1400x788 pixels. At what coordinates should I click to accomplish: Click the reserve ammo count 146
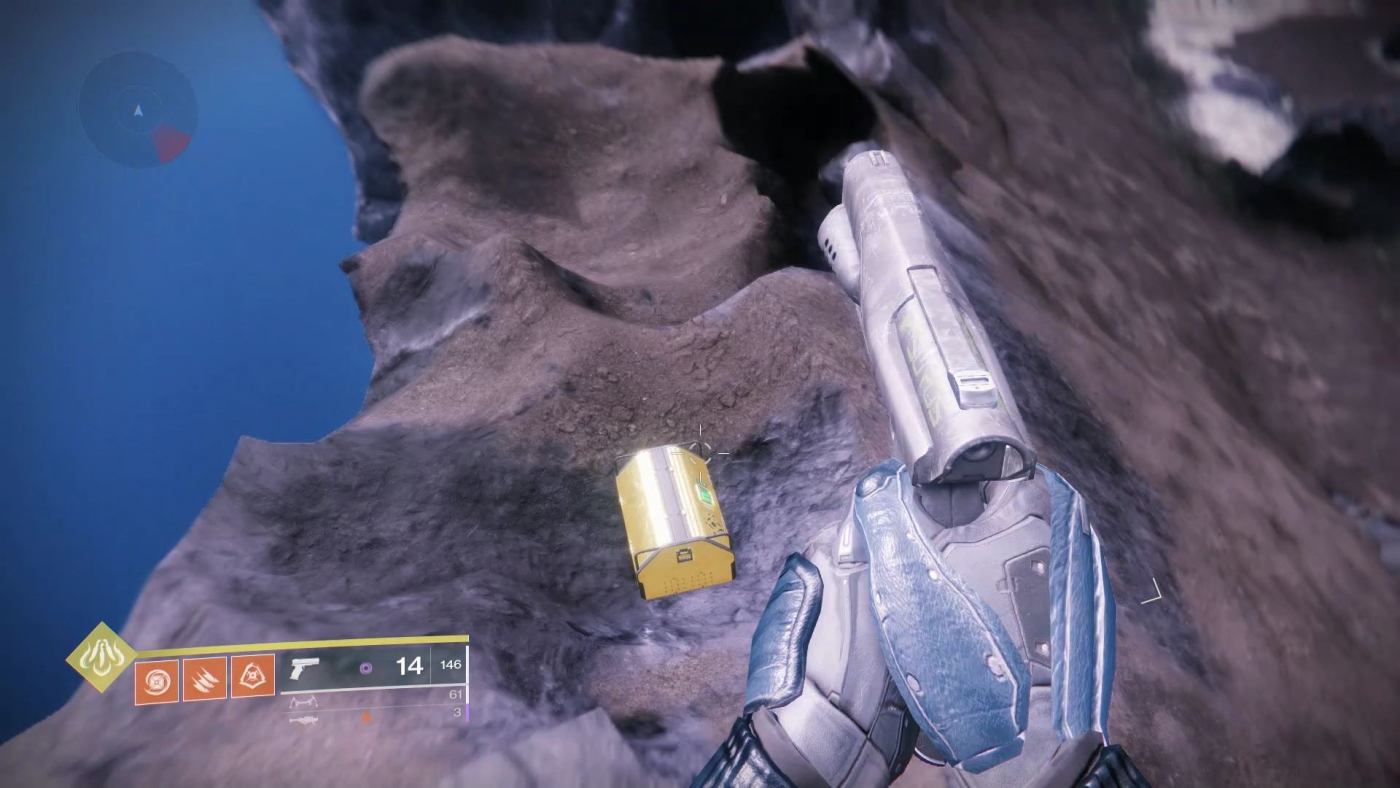point(452,664)
